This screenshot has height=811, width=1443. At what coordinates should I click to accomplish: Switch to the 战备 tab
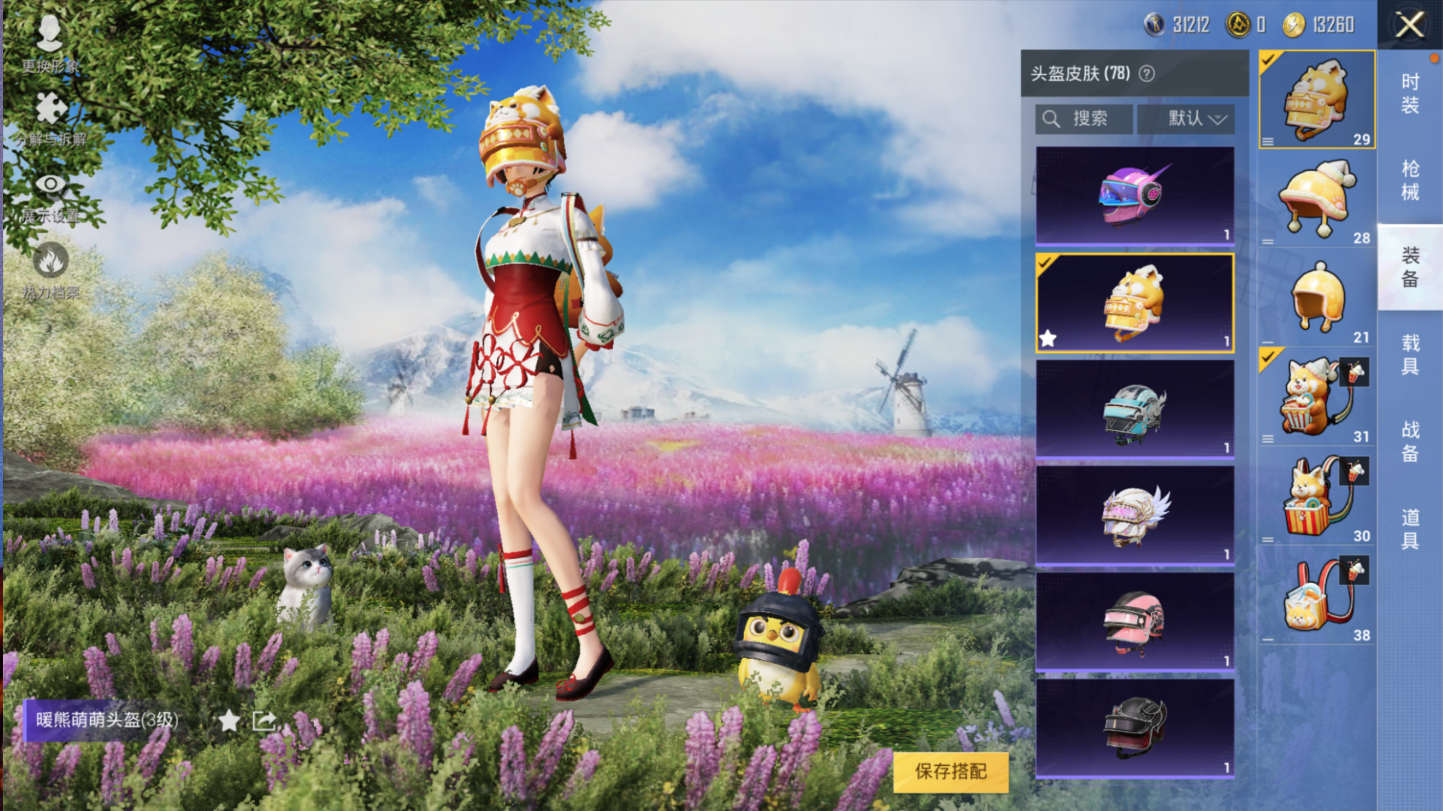coord(1410,441)
